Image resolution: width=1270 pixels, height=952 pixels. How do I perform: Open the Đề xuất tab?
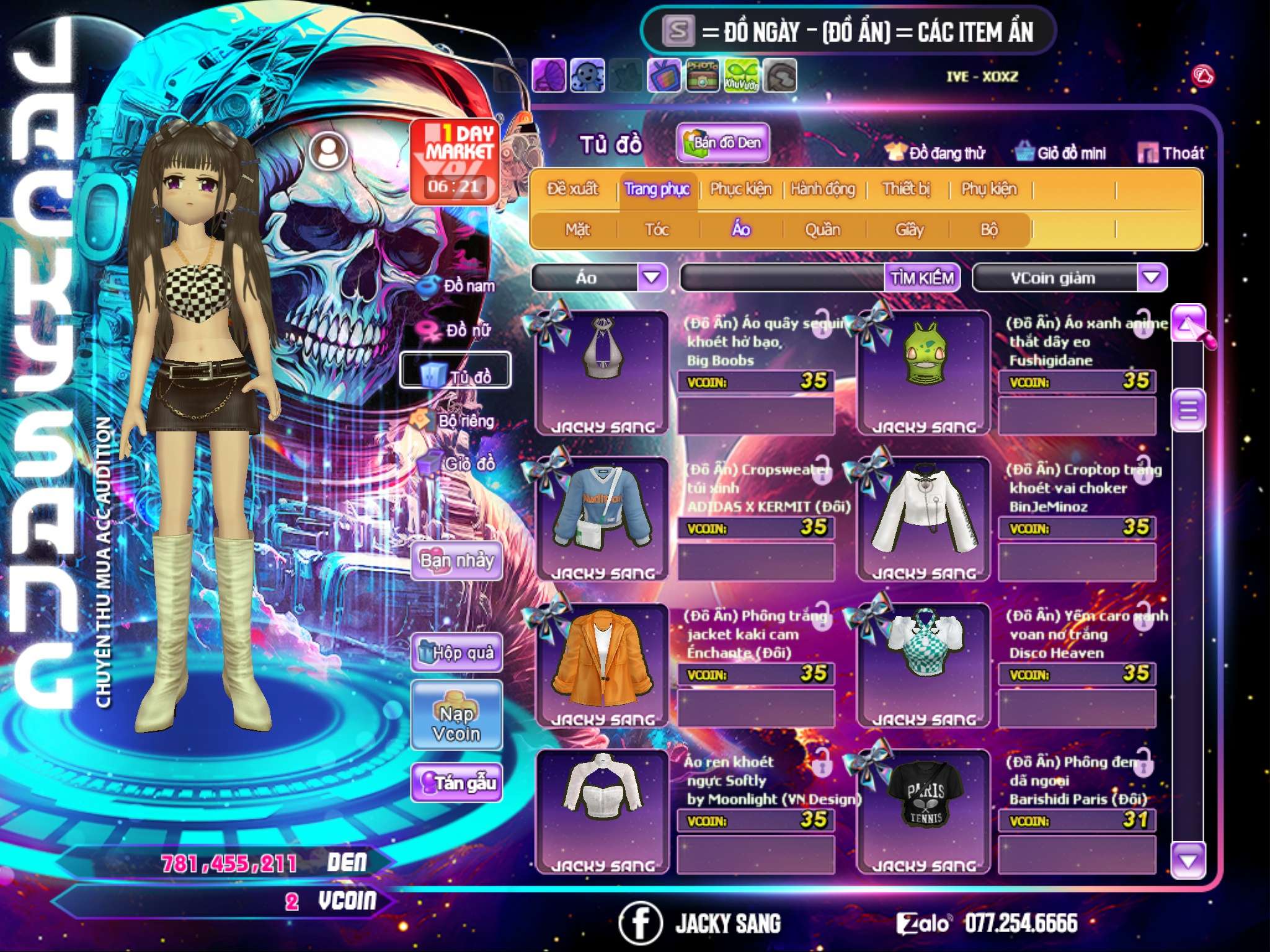click(x=572, y=189)
